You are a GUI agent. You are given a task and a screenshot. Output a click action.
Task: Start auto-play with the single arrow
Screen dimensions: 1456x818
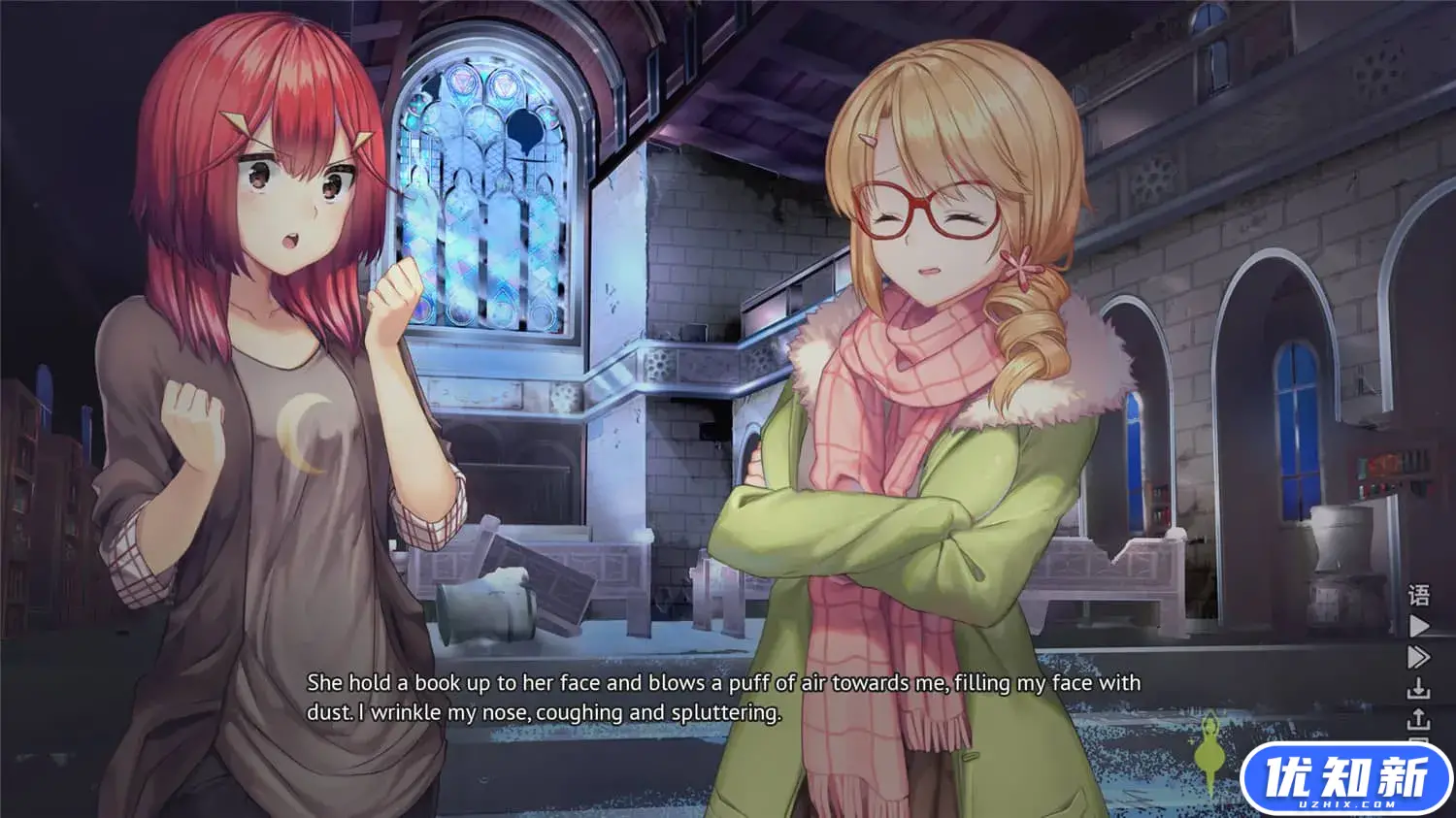click(x=1418, y=626)
